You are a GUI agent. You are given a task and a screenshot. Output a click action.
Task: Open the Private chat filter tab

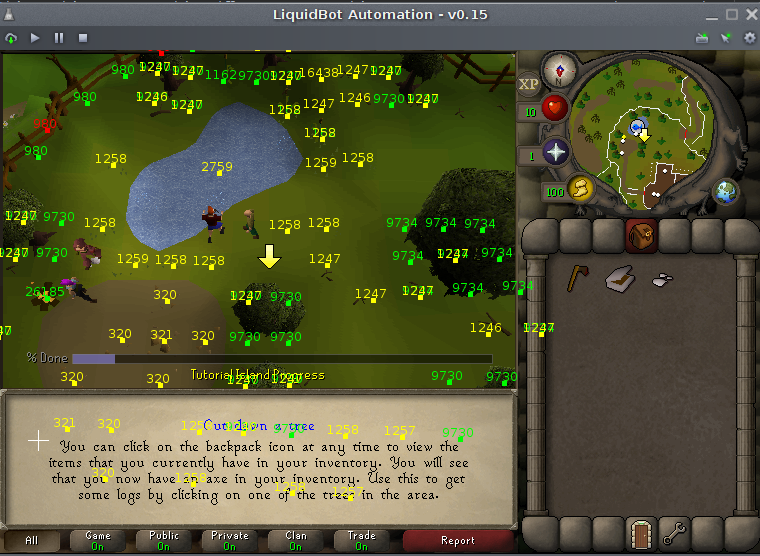pos(230,540)
